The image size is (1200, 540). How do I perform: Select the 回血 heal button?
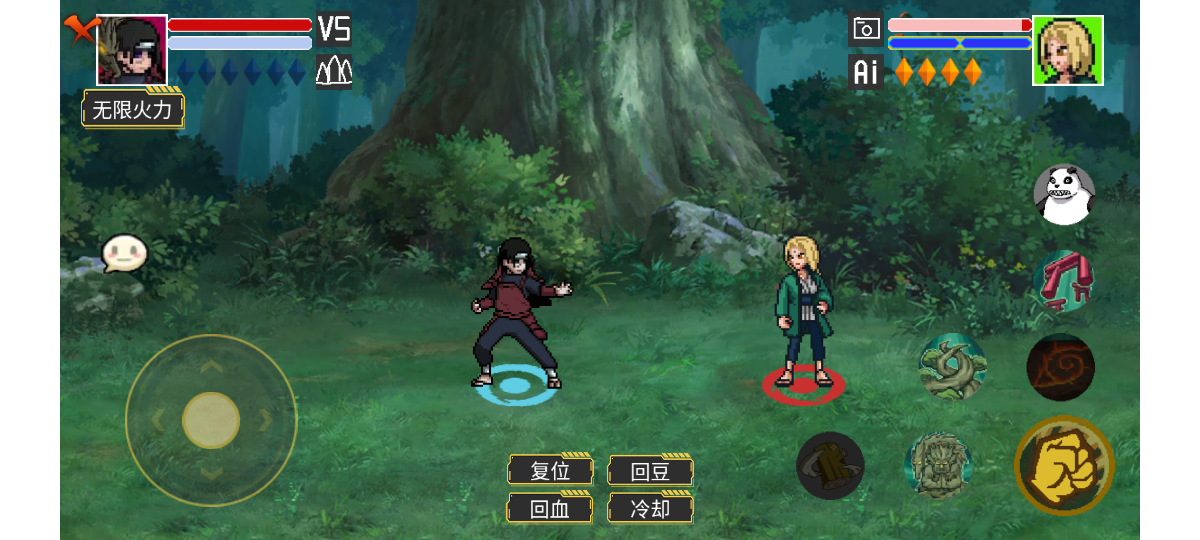[x=550, y=508]
